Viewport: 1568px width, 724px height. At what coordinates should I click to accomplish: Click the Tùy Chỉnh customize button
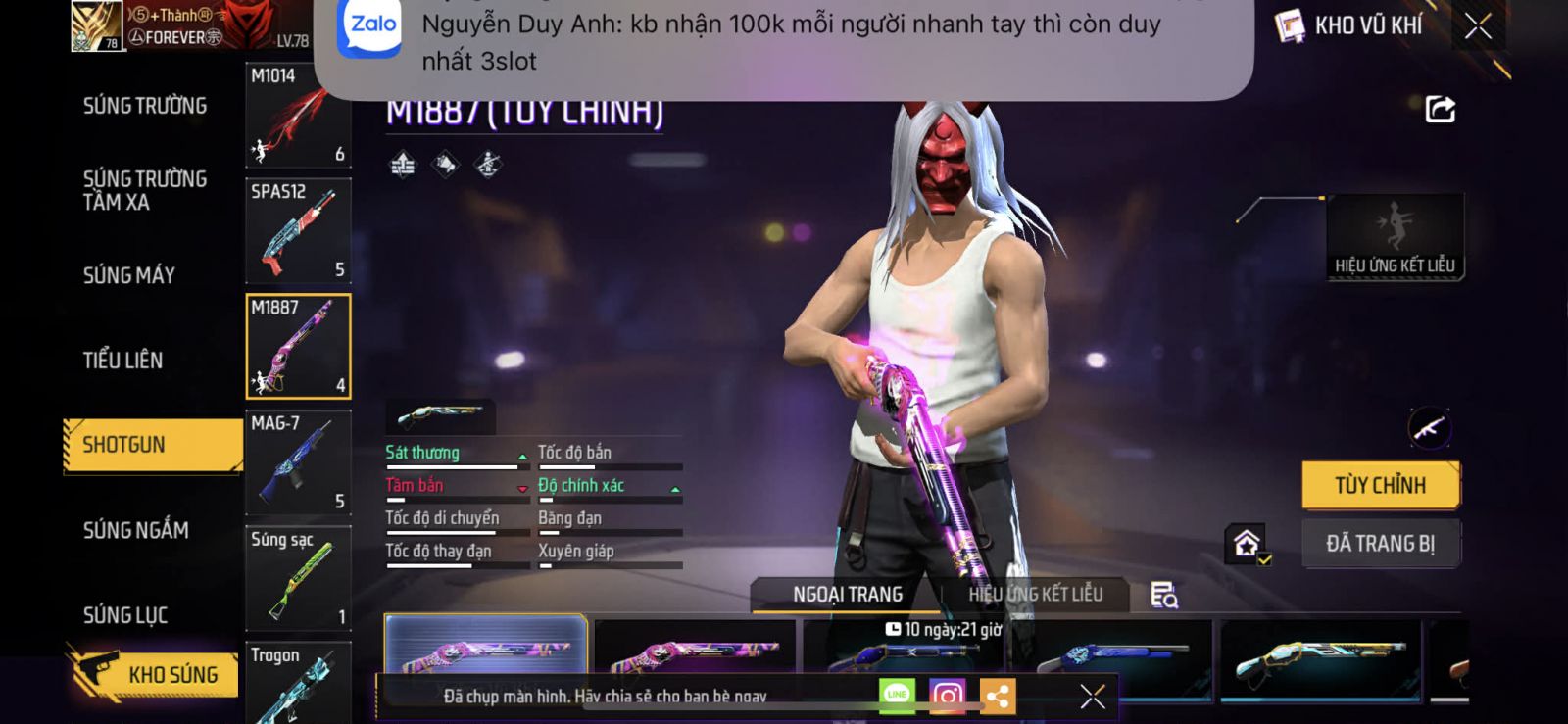point(1380,485)
